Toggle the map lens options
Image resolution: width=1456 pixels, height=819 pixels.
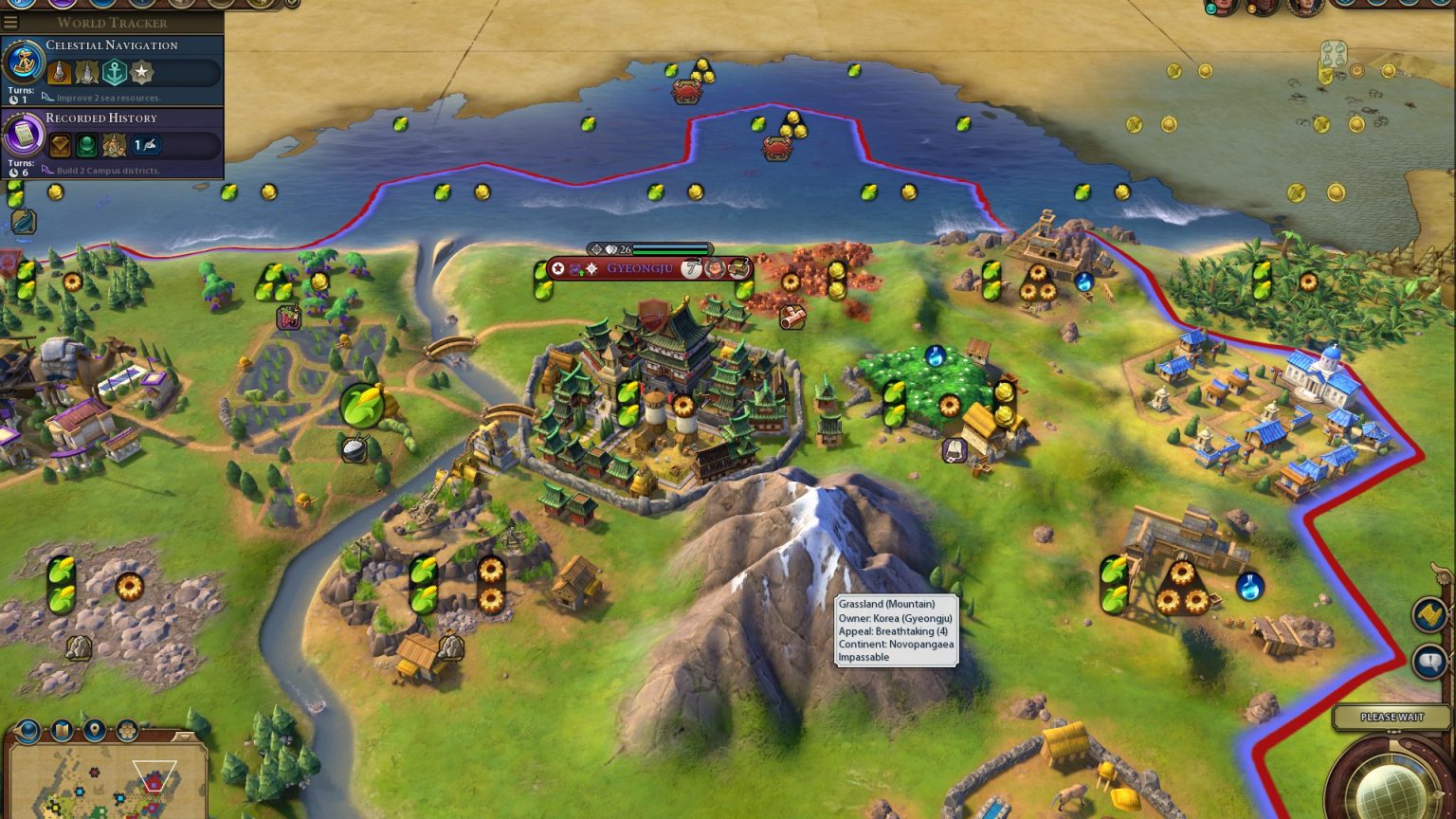point(27,730)
